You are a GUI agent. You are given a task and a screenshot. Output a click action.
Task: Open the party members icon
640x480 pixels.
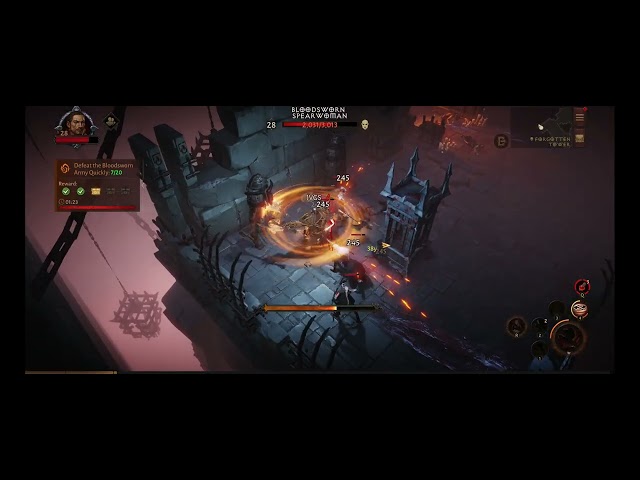(111, 123)
